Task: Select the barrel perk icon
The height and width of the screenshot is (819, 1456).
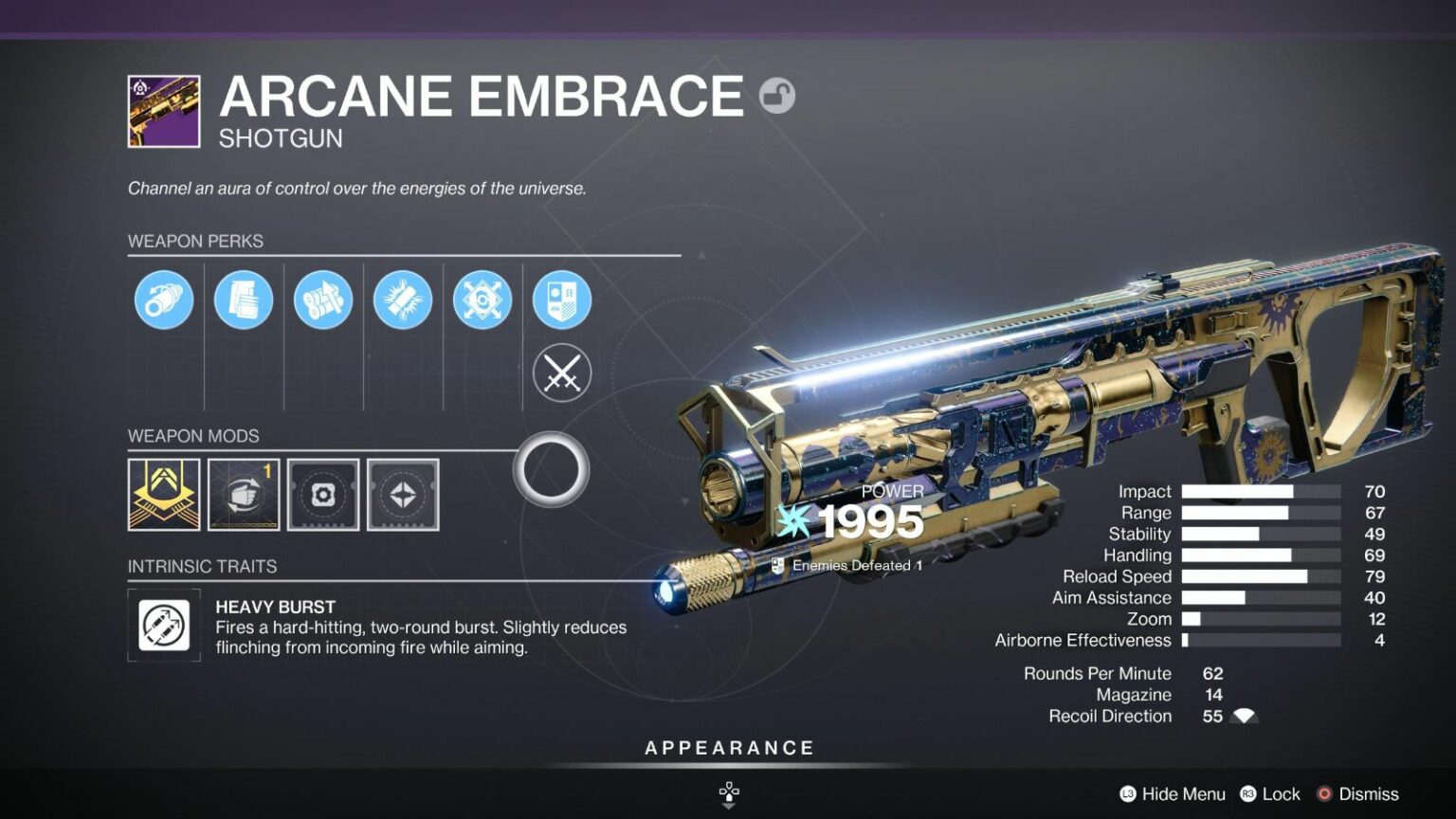Action: coord(163,300)
